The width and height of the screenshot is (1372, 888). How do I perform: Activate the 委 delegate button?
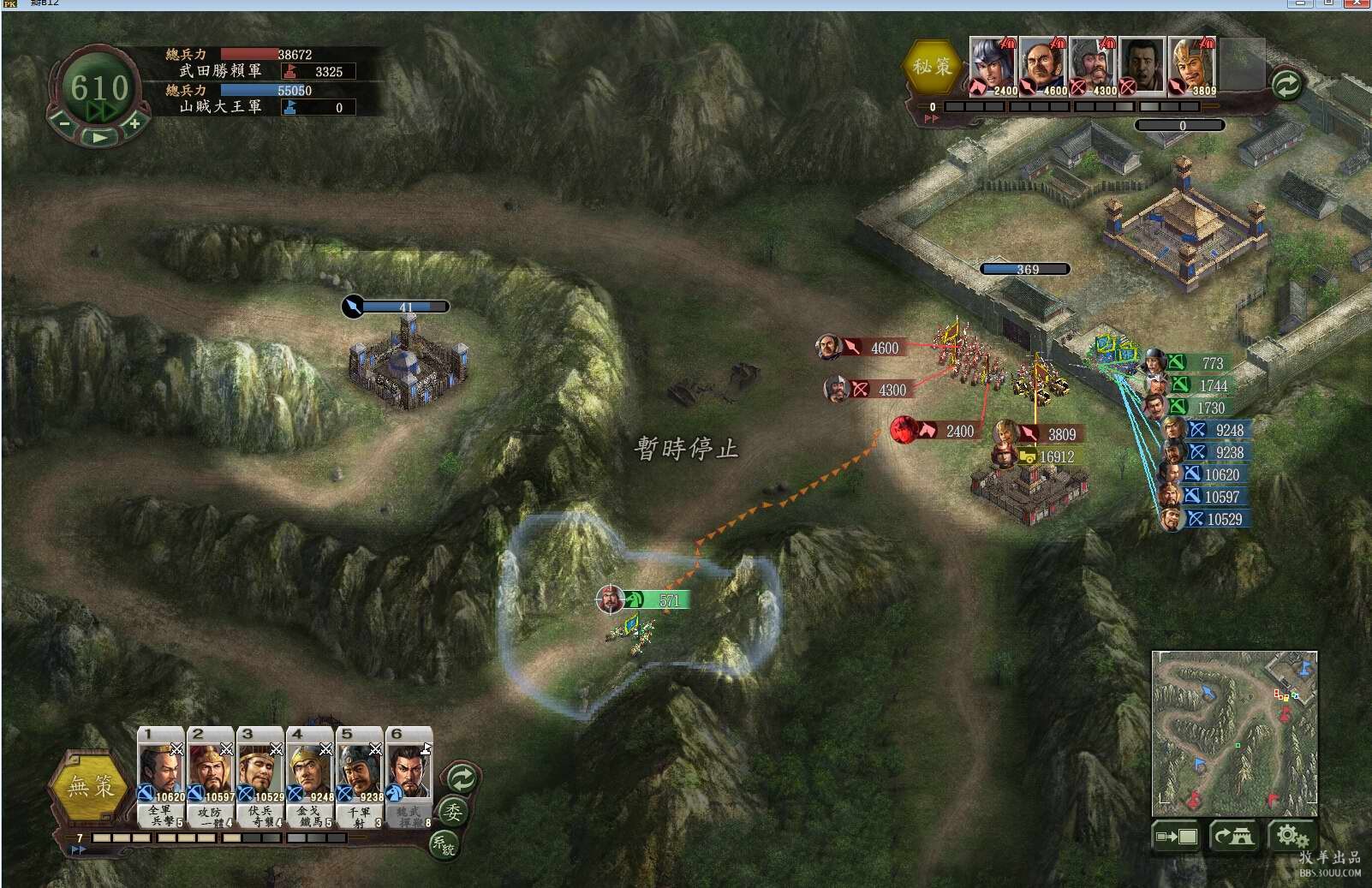(x=452, y=811)
